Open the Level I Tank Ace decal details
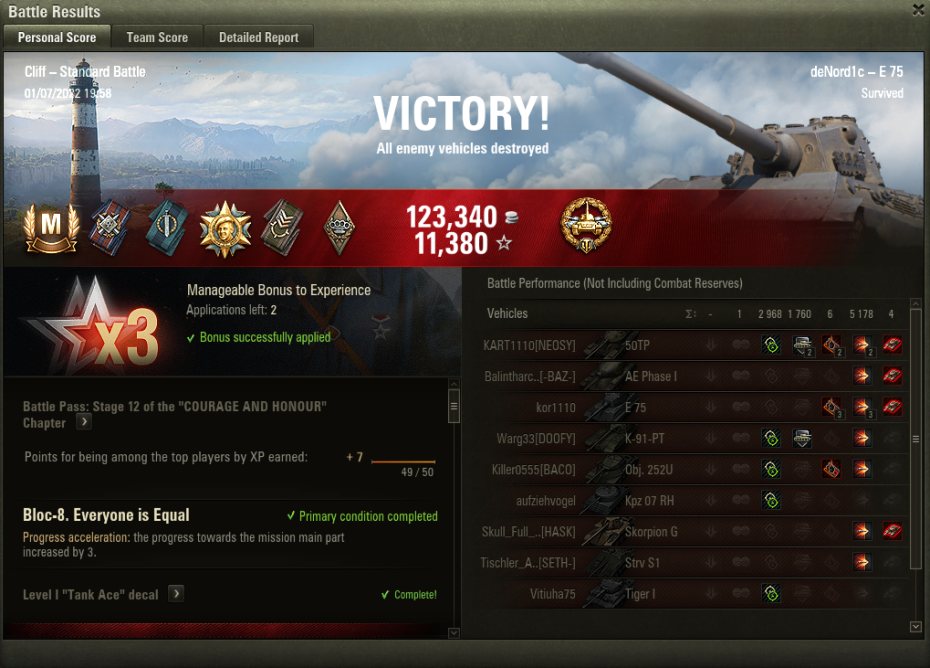 (175, 594)
